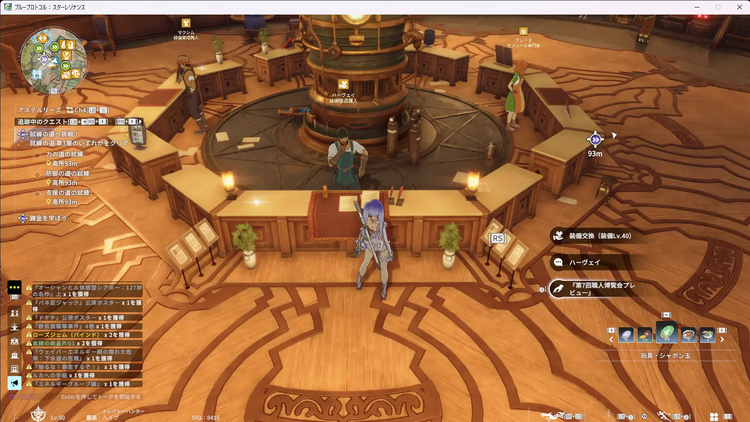Select the green シャボン玉 toy item slot
This screenshot has width=750, height=422.
pos(666,334)
